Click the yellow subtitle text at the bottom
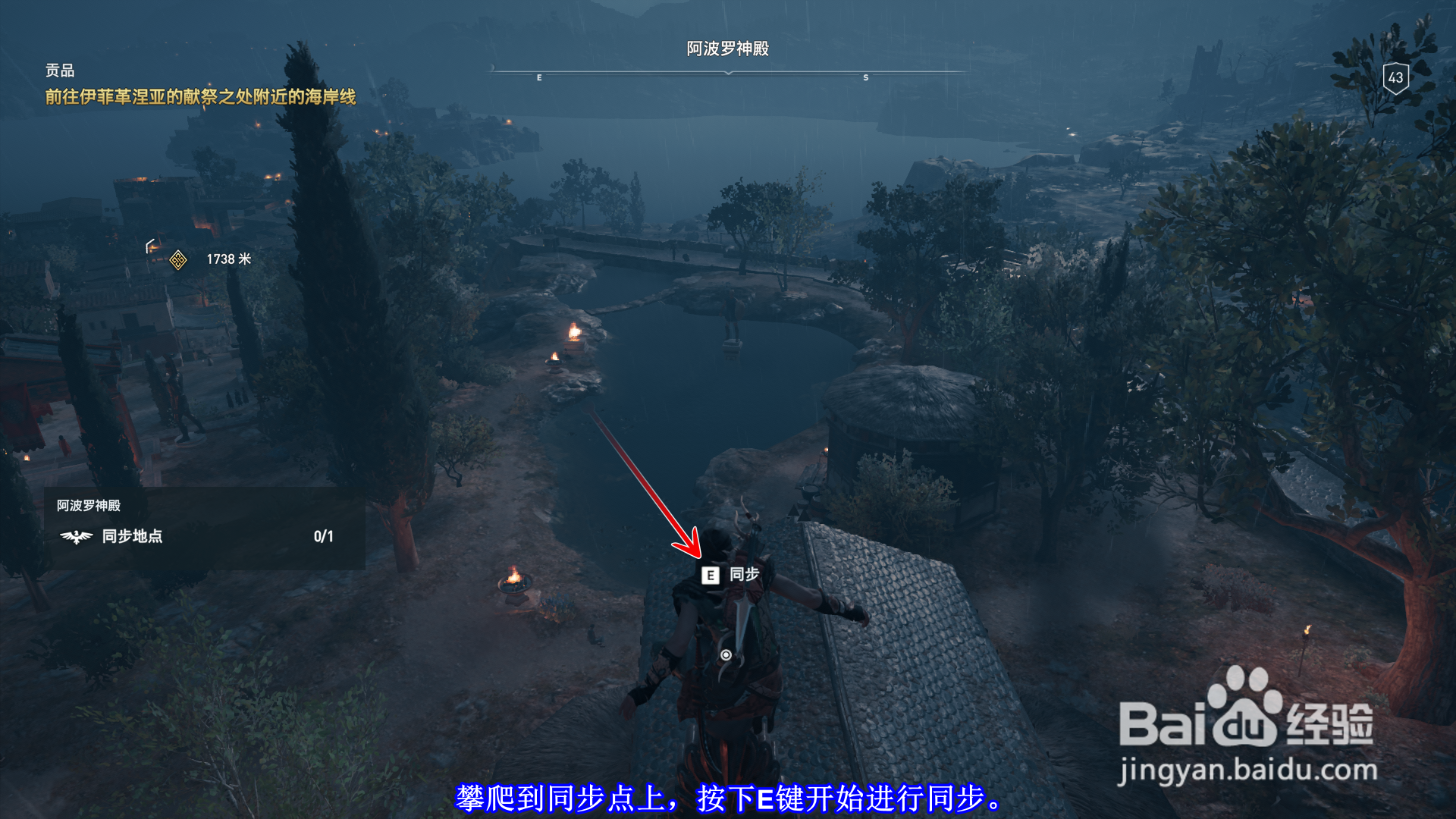This screenshot has height=819, width=1456. pyautogui.click(x=728, y=797)
